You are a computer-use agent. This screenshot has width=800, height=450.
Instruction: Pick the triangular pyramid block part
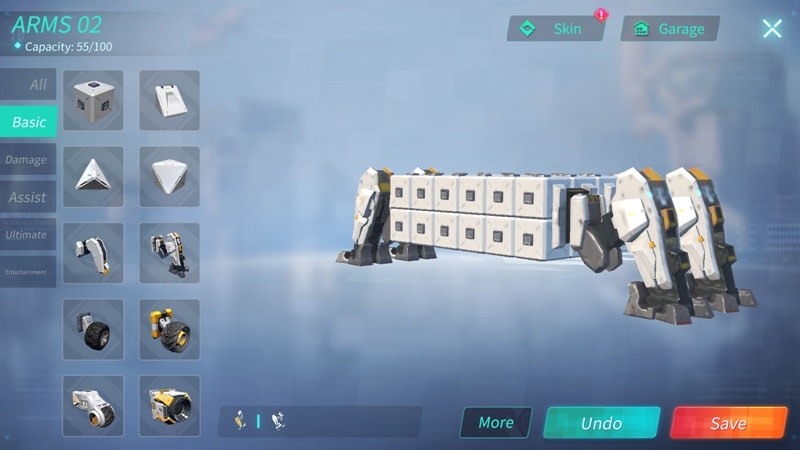[93, 176]
